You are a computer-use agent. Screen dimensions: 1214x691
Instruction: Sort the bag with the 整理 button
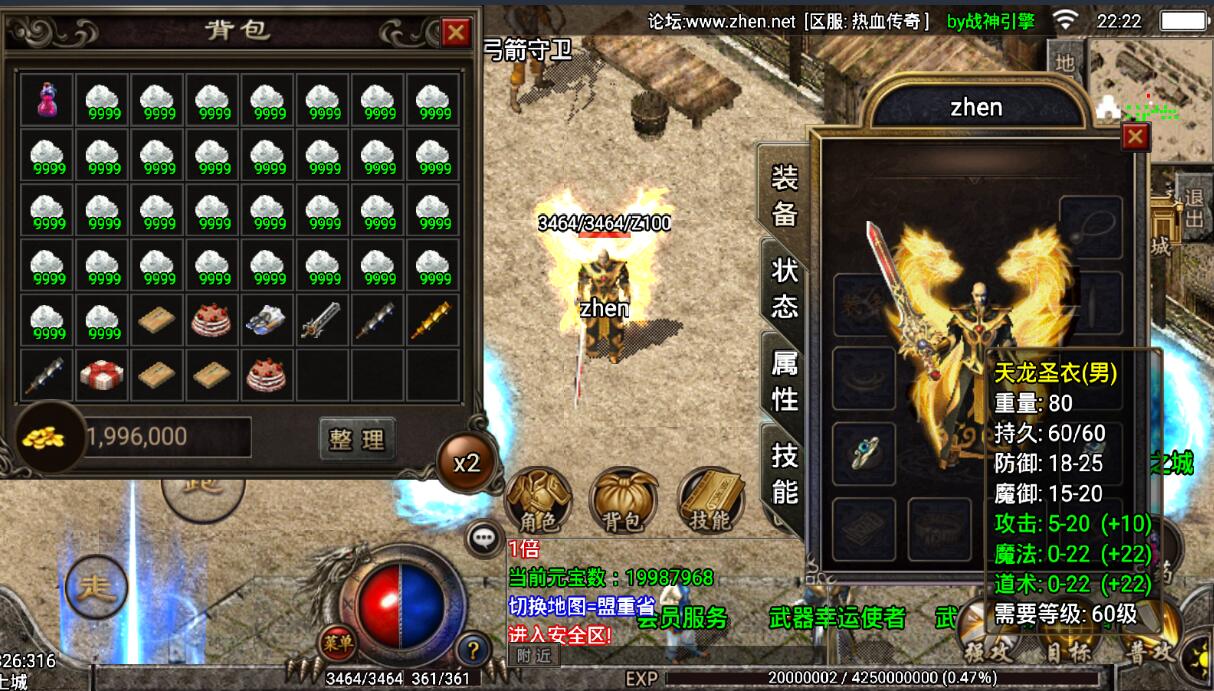(x=357, y=438)
